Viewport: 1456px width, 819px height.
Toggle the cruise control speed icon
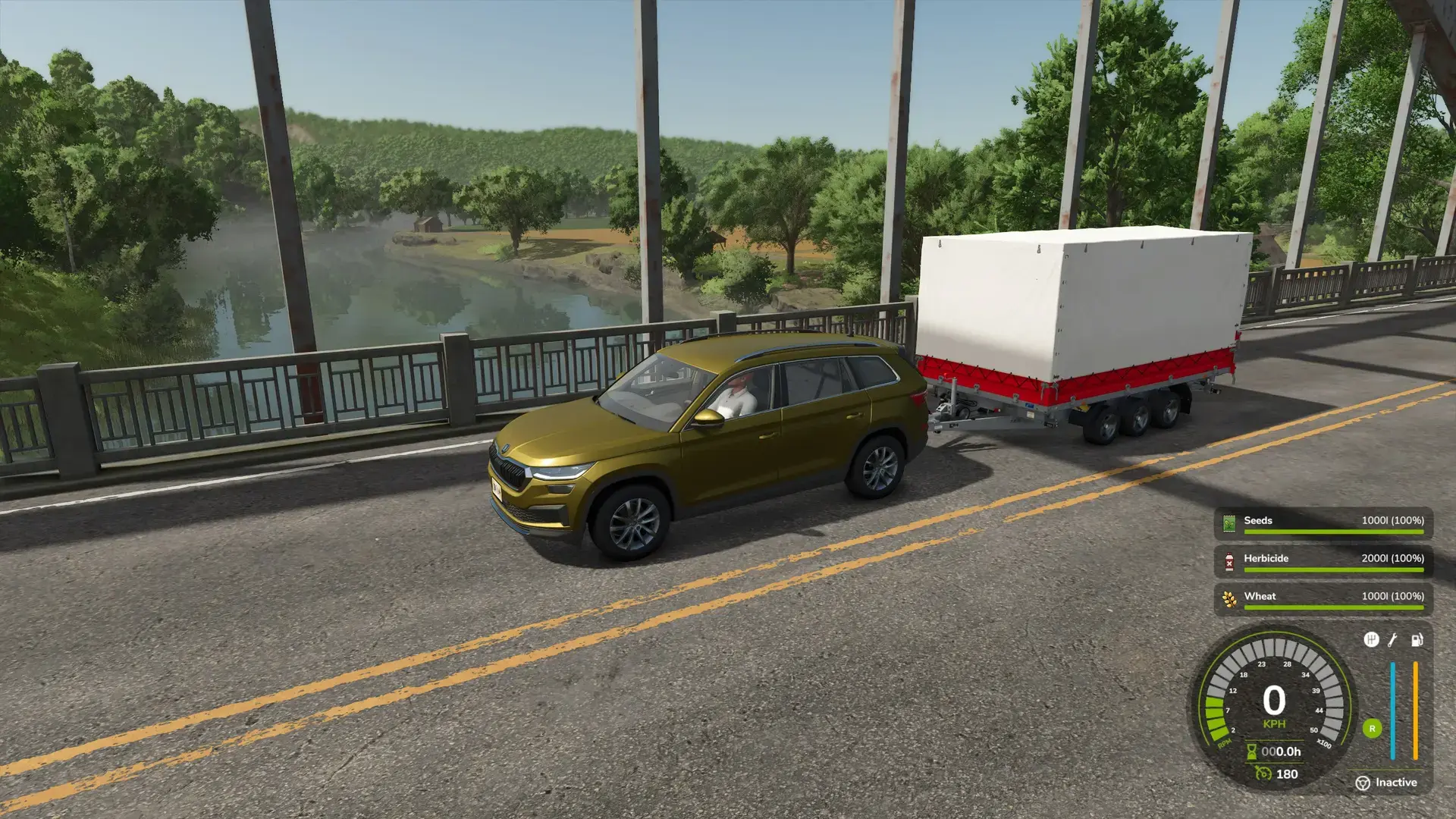[x=1263, y=773]
